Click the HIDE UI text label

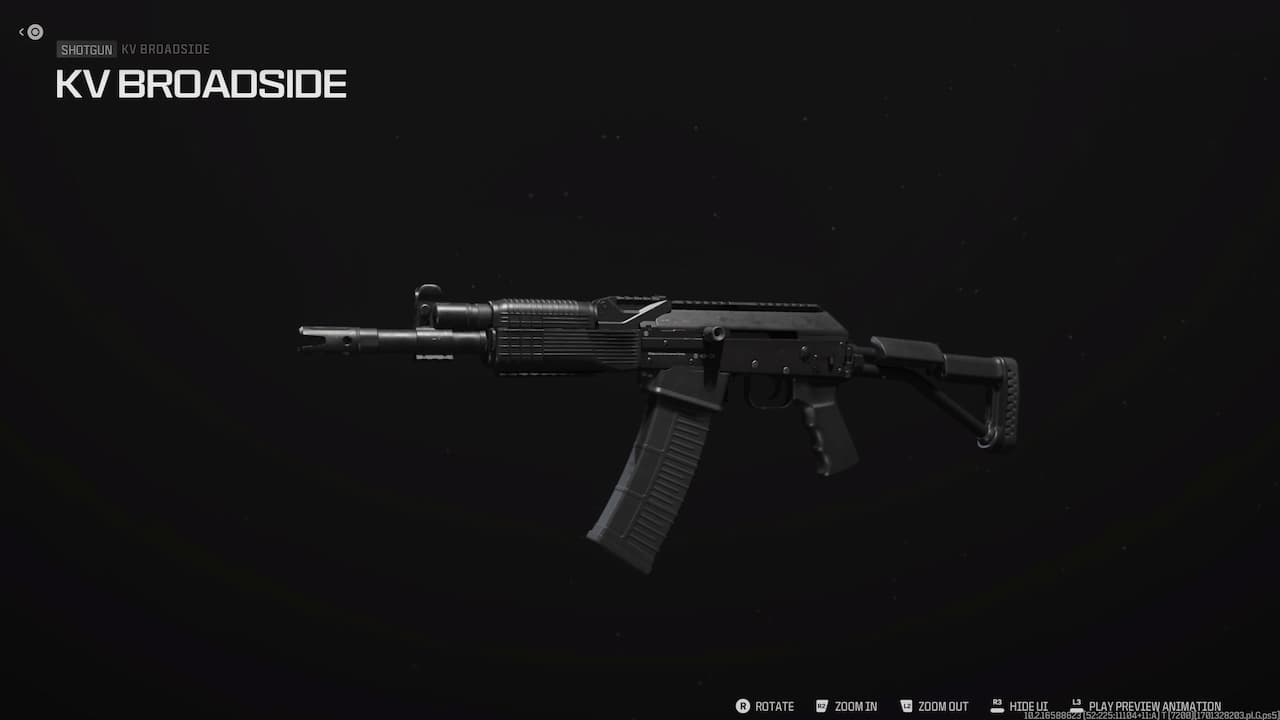coord(1030,706)
